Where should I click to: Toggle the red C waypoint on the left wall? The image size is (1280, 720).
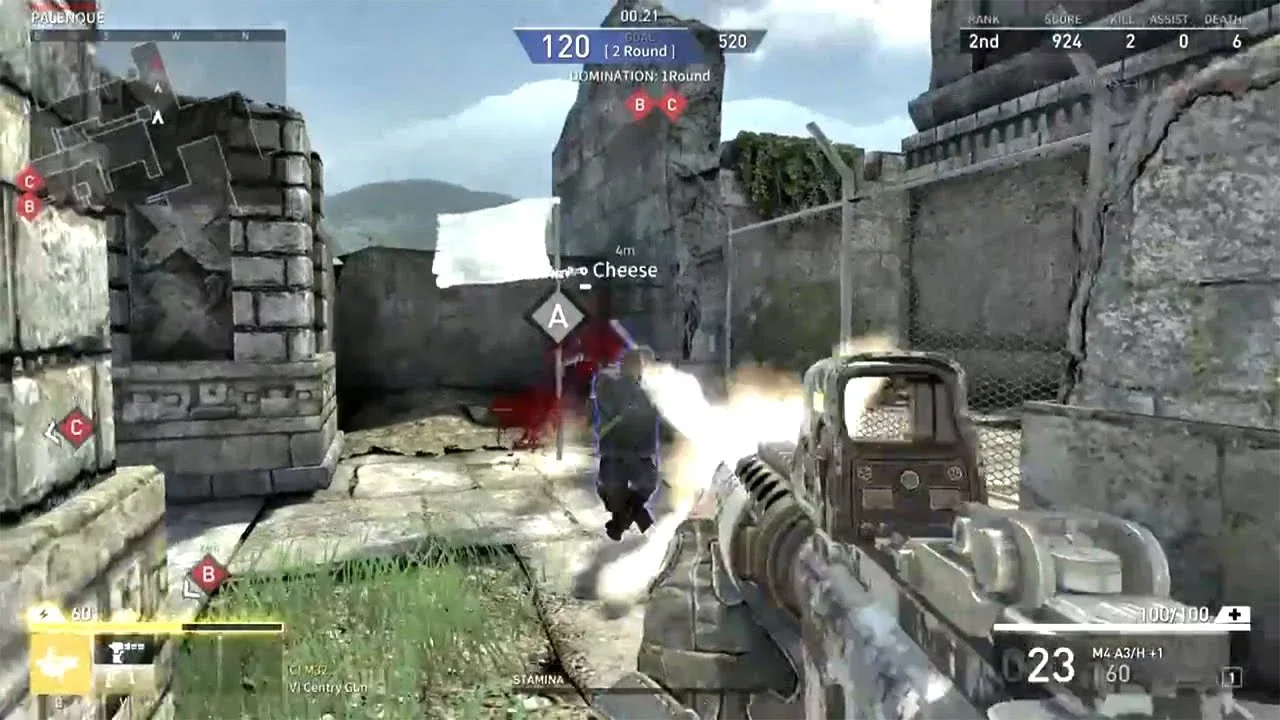(75, 425)
